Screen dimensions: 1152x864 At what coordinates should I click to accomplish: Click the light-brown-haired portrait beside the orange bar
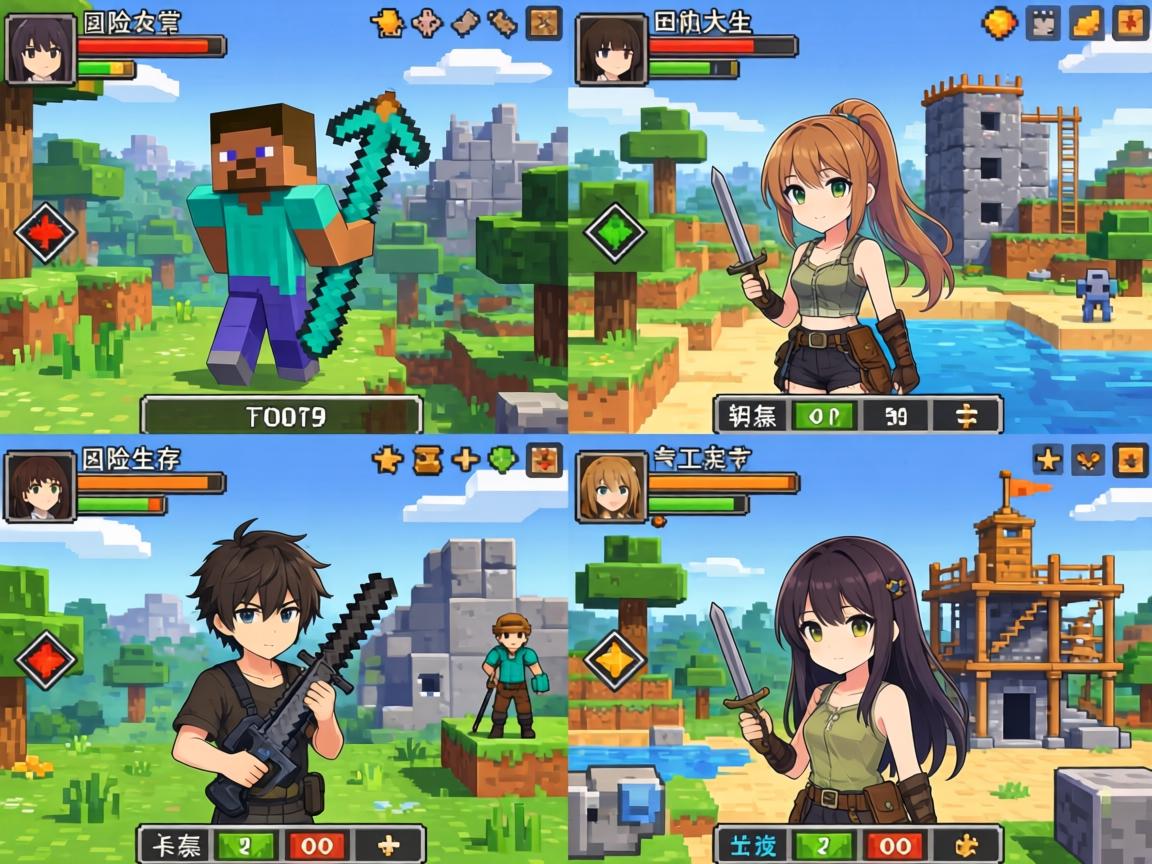pos(610,487)
